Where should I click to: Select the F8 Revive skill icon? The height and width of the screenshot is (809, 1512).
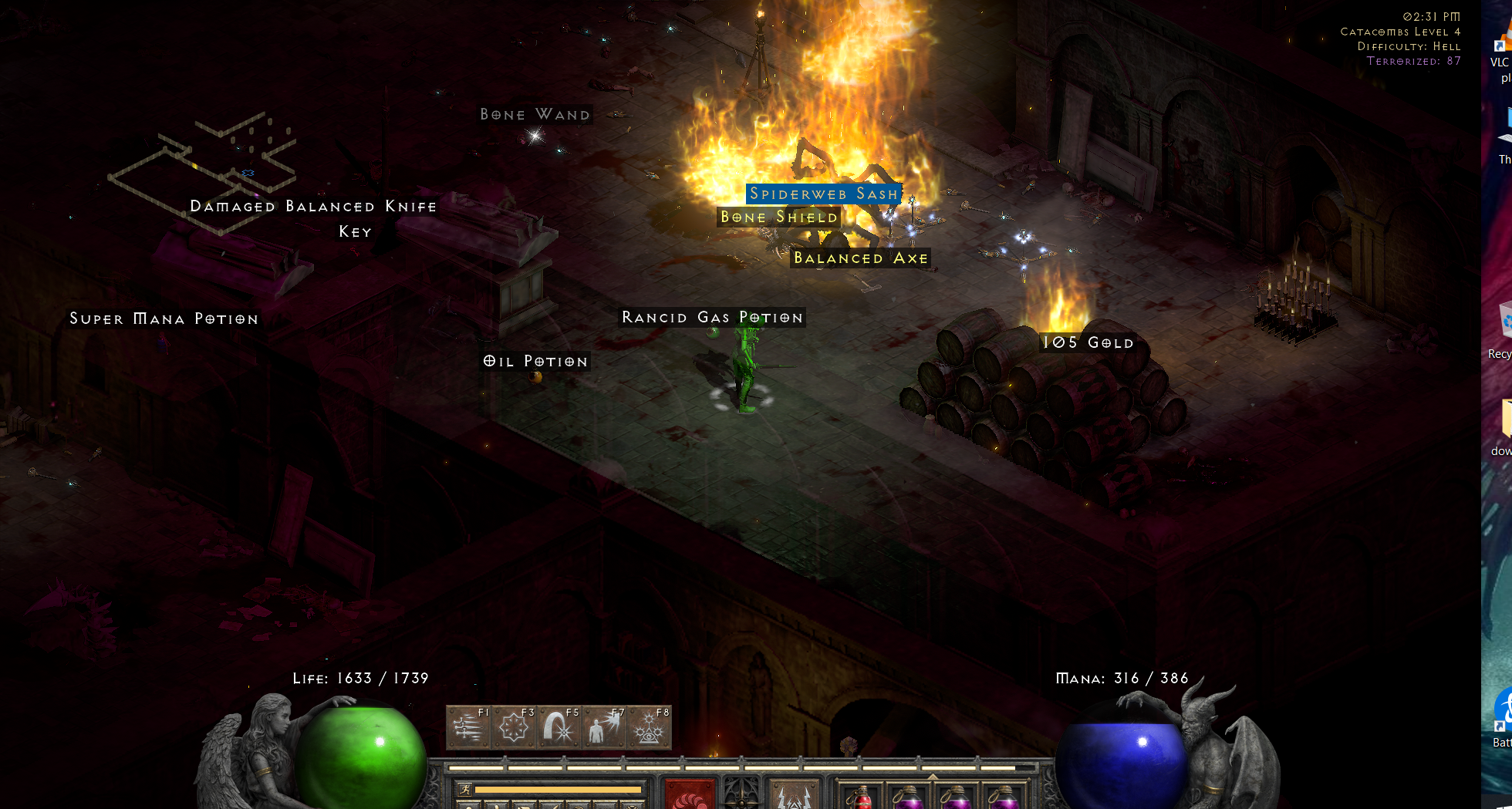point(650,726)
